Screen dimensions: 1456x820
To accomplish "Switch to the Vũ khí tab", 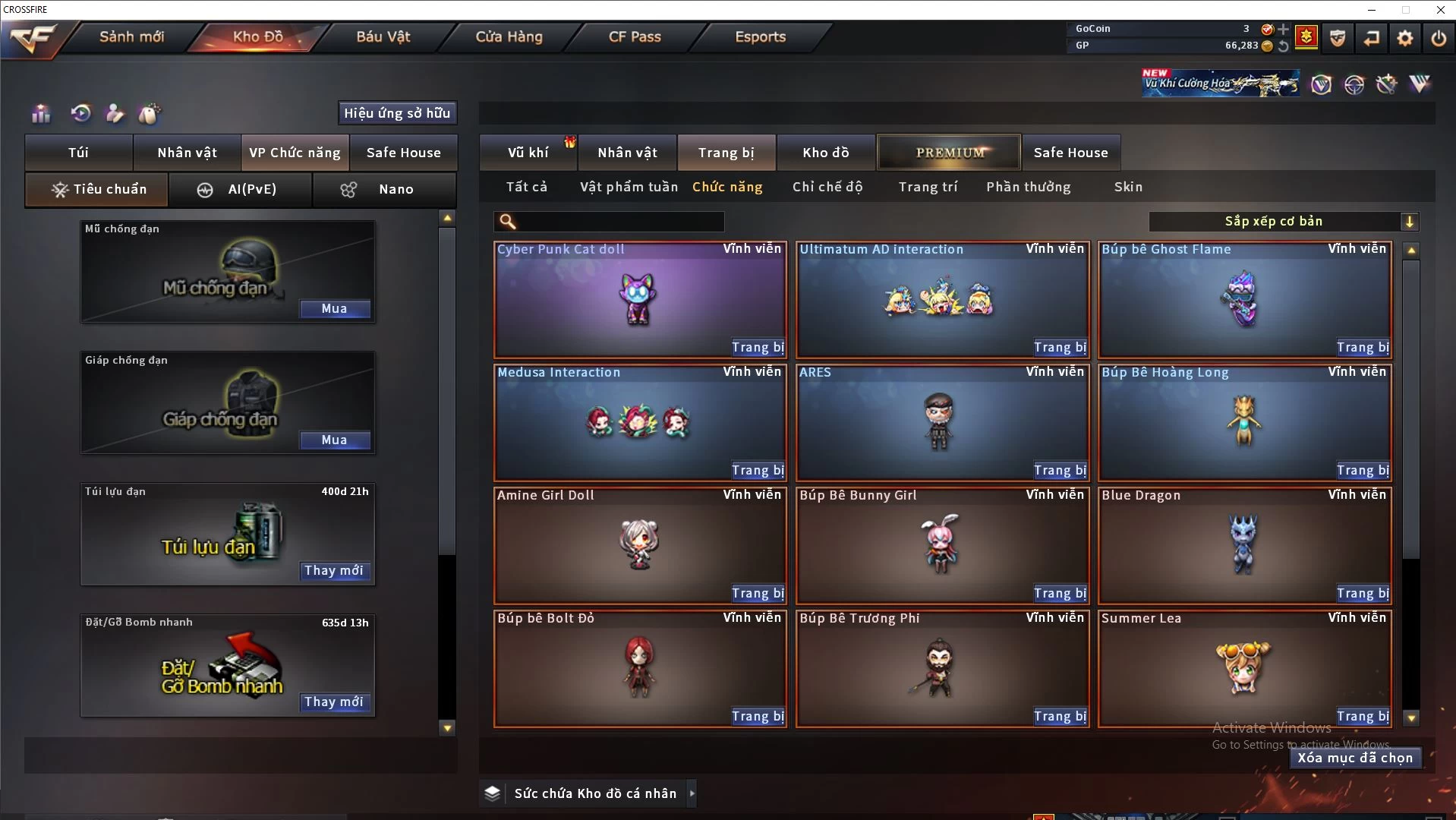I will coord(528,153).
